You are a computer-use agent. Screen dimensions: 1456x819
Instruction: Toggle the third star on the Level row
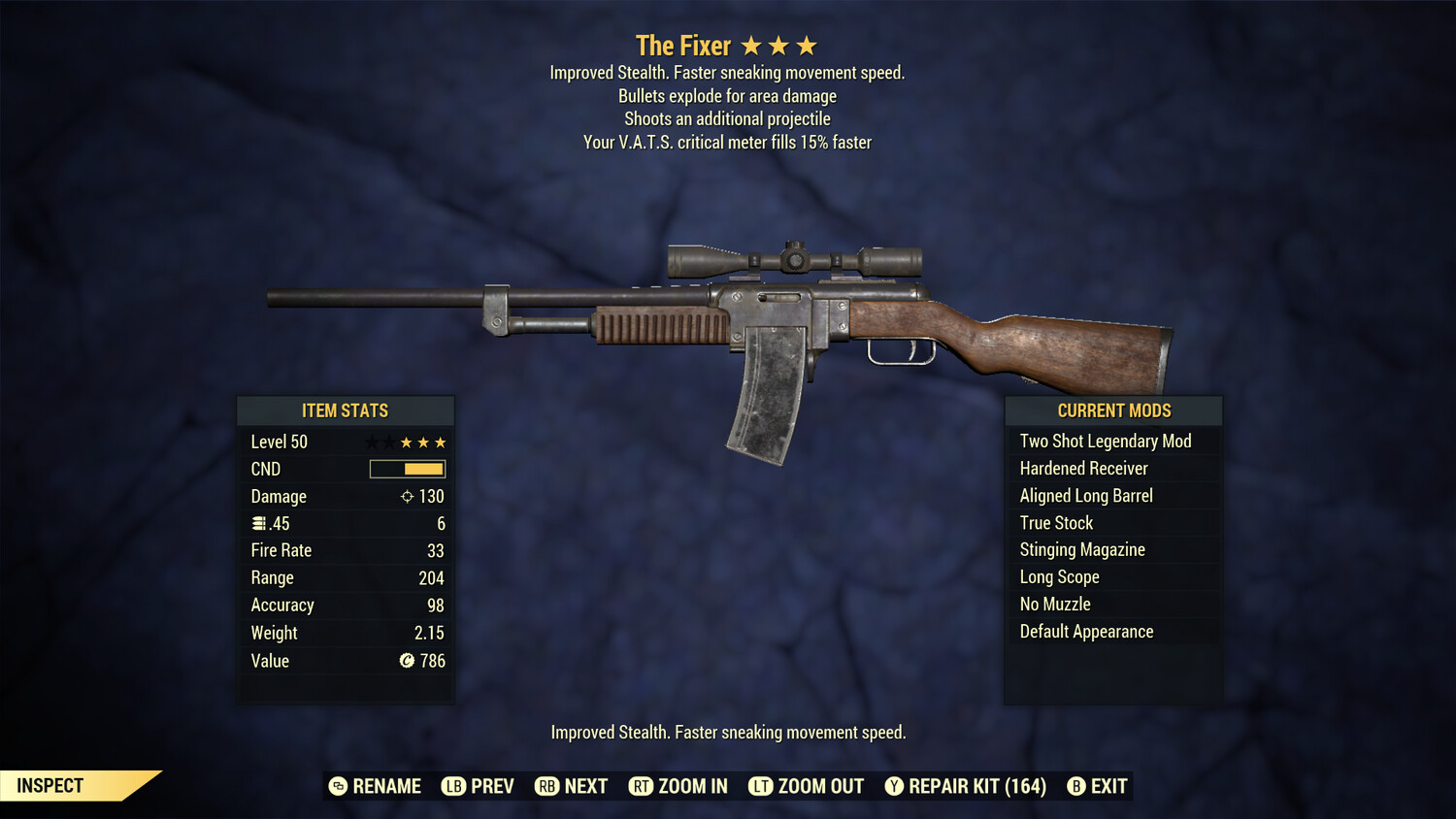tap(407, 442)
